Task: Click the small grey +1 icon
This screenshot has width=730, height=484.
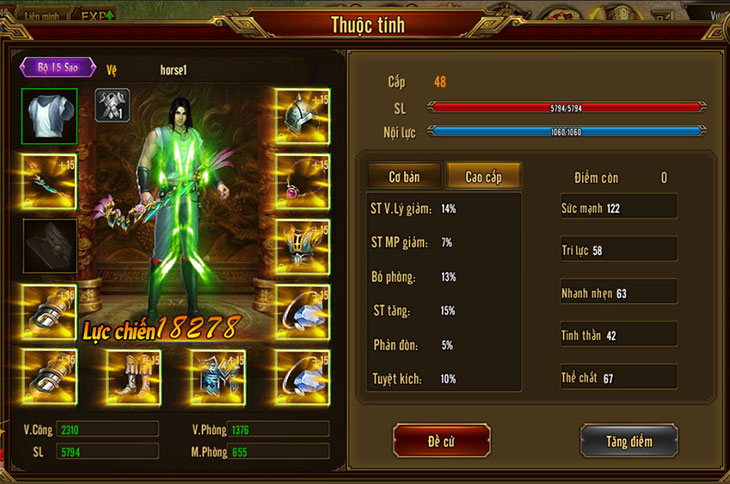Action: 112,105
